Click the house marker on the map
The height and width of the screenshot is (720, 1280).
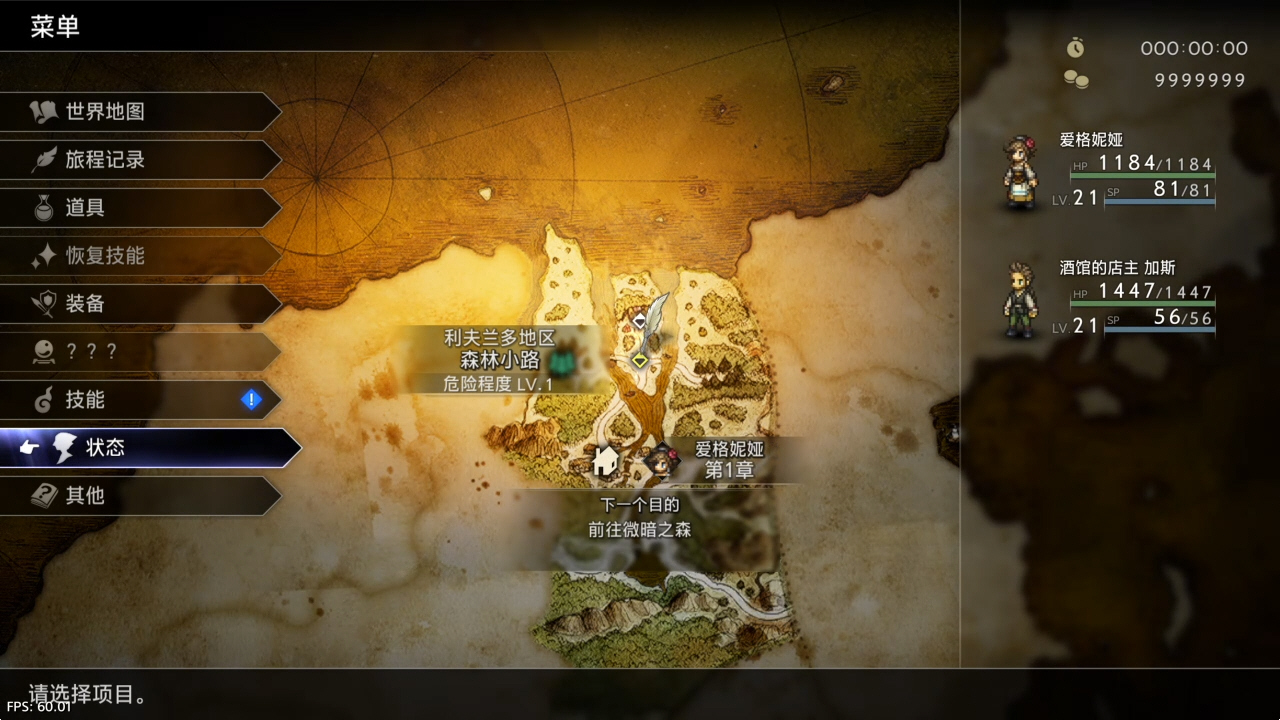(604, 461)
